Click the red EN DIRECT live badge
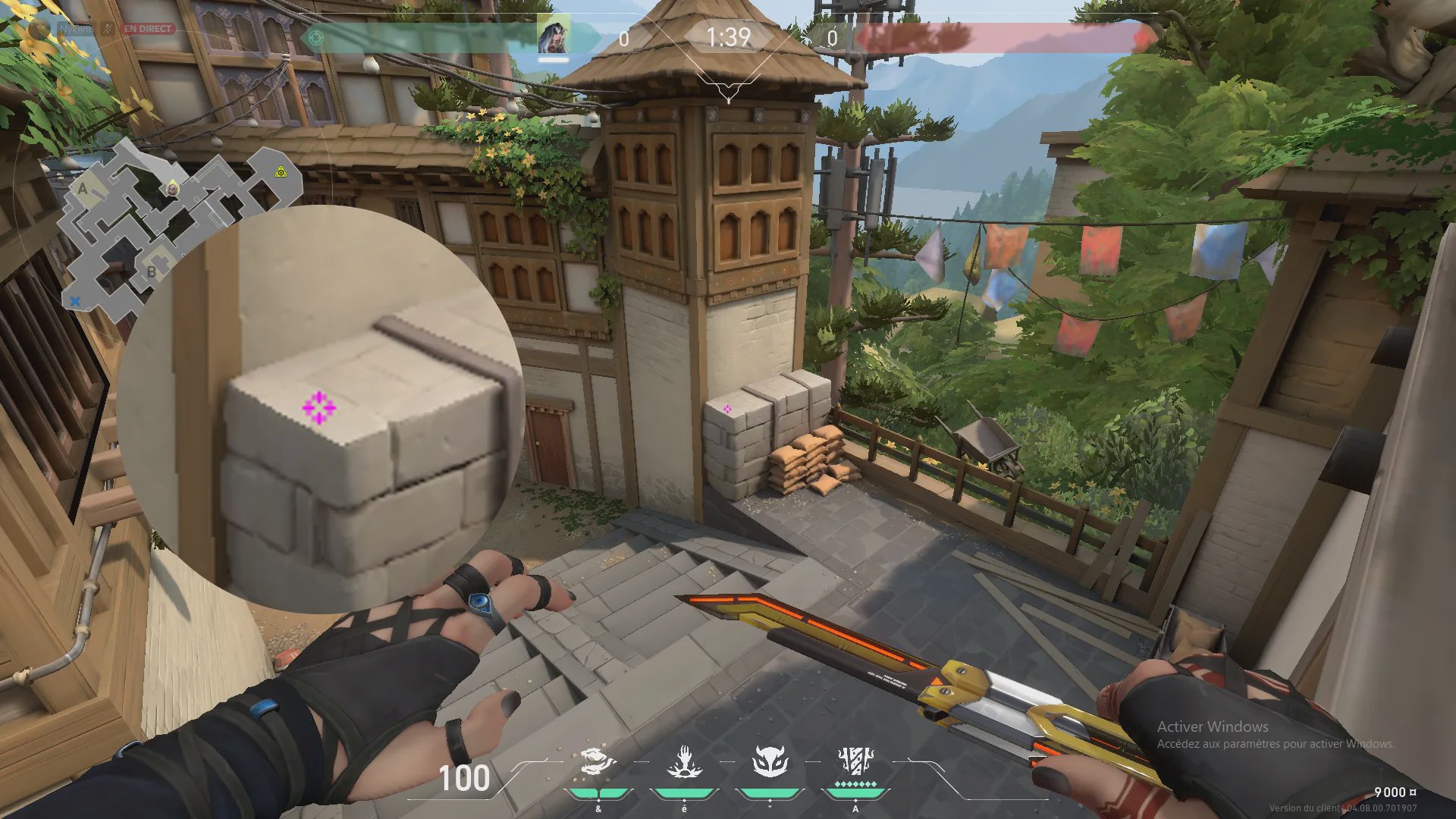 pos(149,29)
